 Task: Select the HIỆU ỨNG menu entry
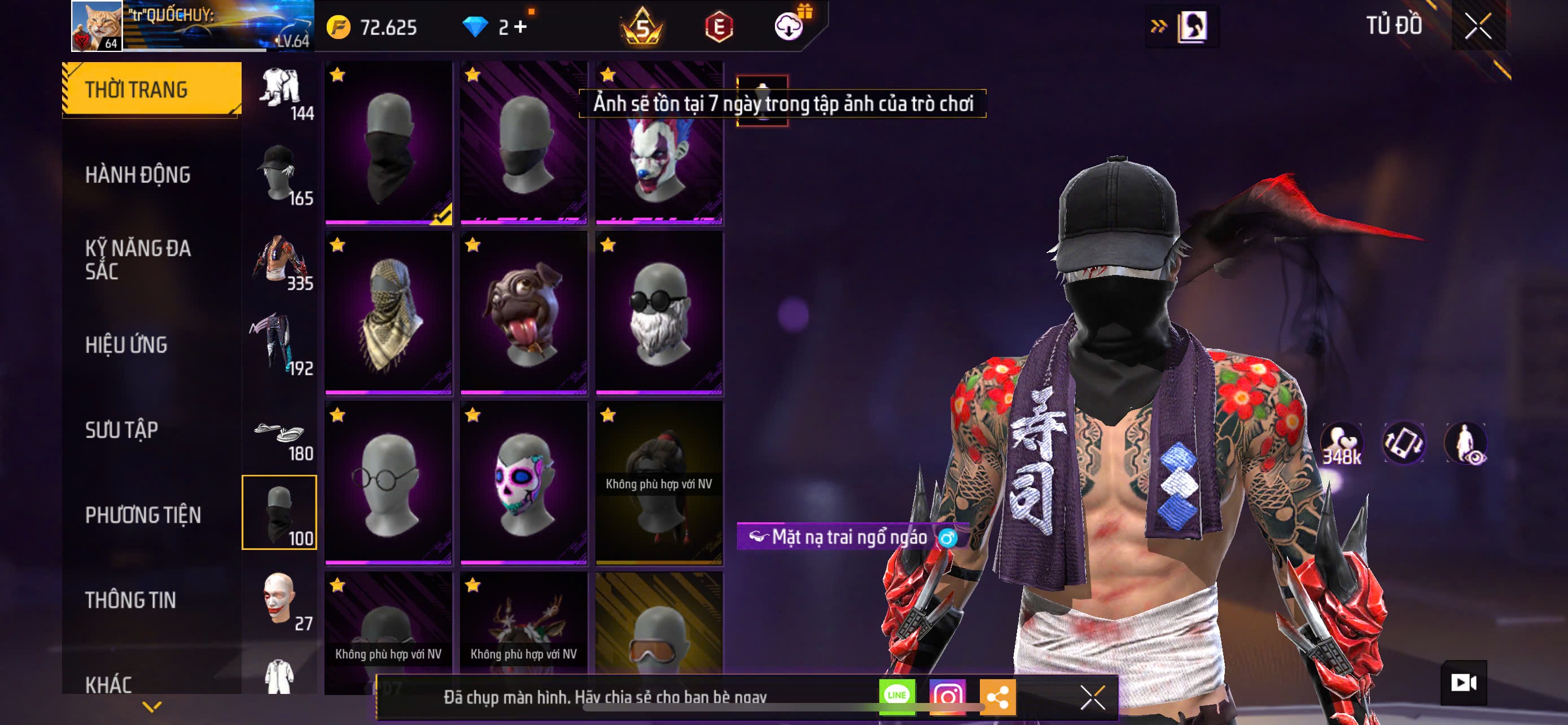point(126,344)
